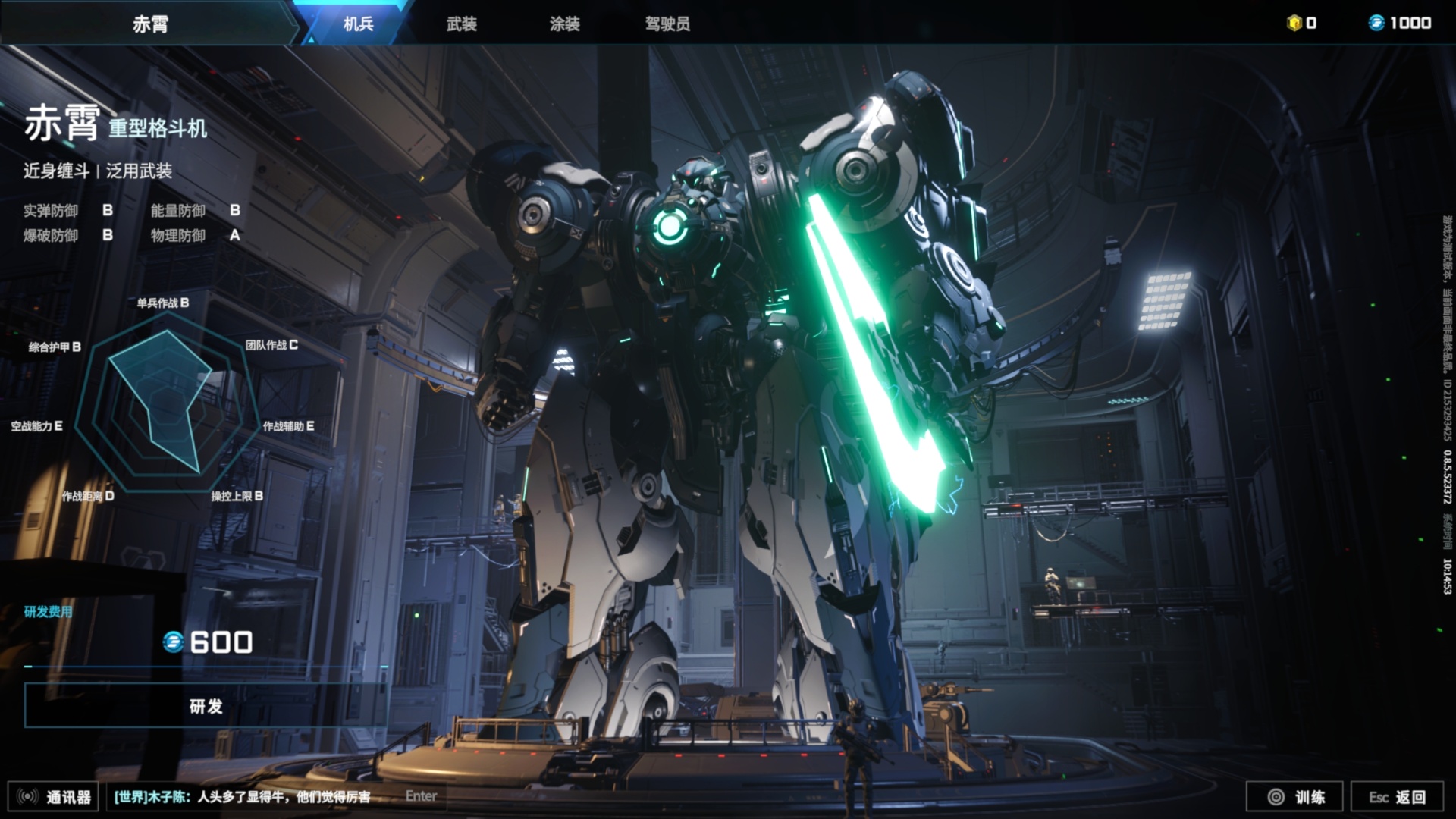The height and width of the screenshot is (819, 1456).
Task: Open the 通讯器 communicator
Action: [x=54, y=796]
